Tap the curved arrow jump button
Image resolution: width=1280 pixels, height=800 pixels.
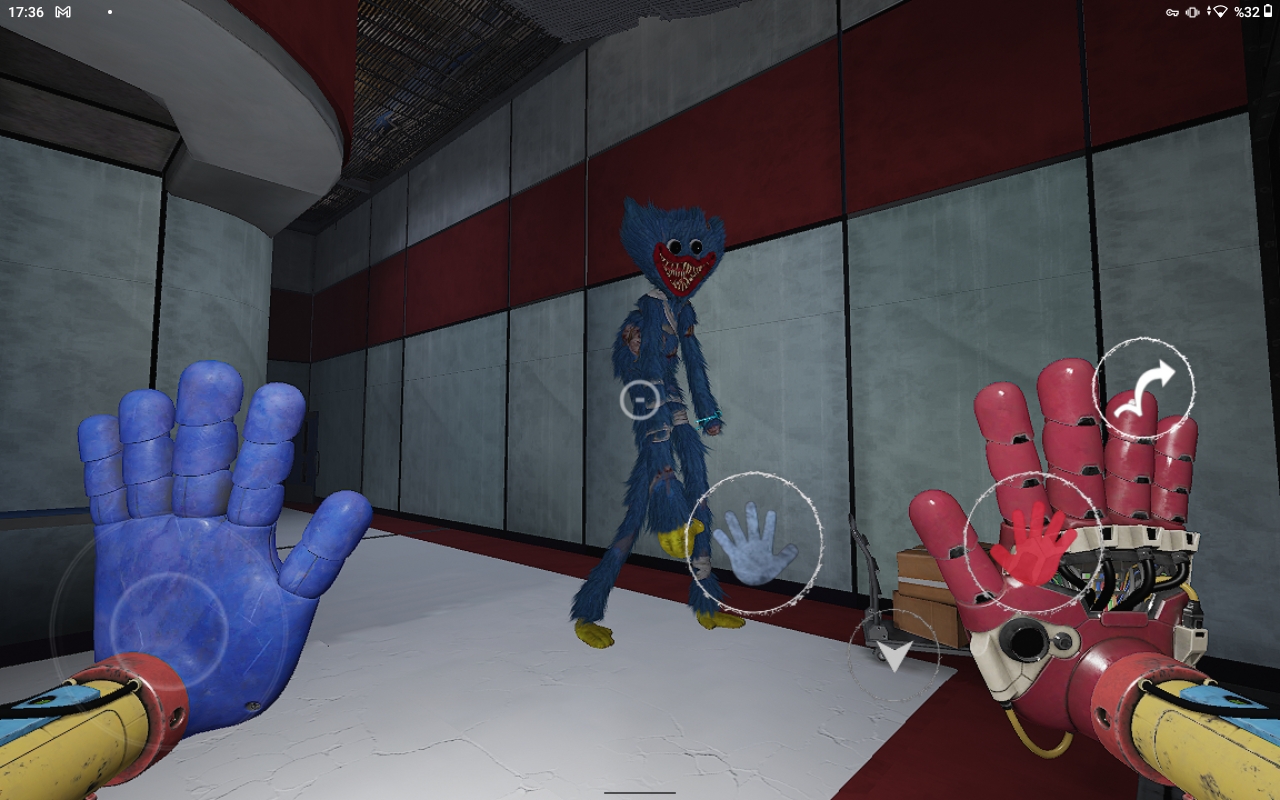click(x=1143, y=388)
